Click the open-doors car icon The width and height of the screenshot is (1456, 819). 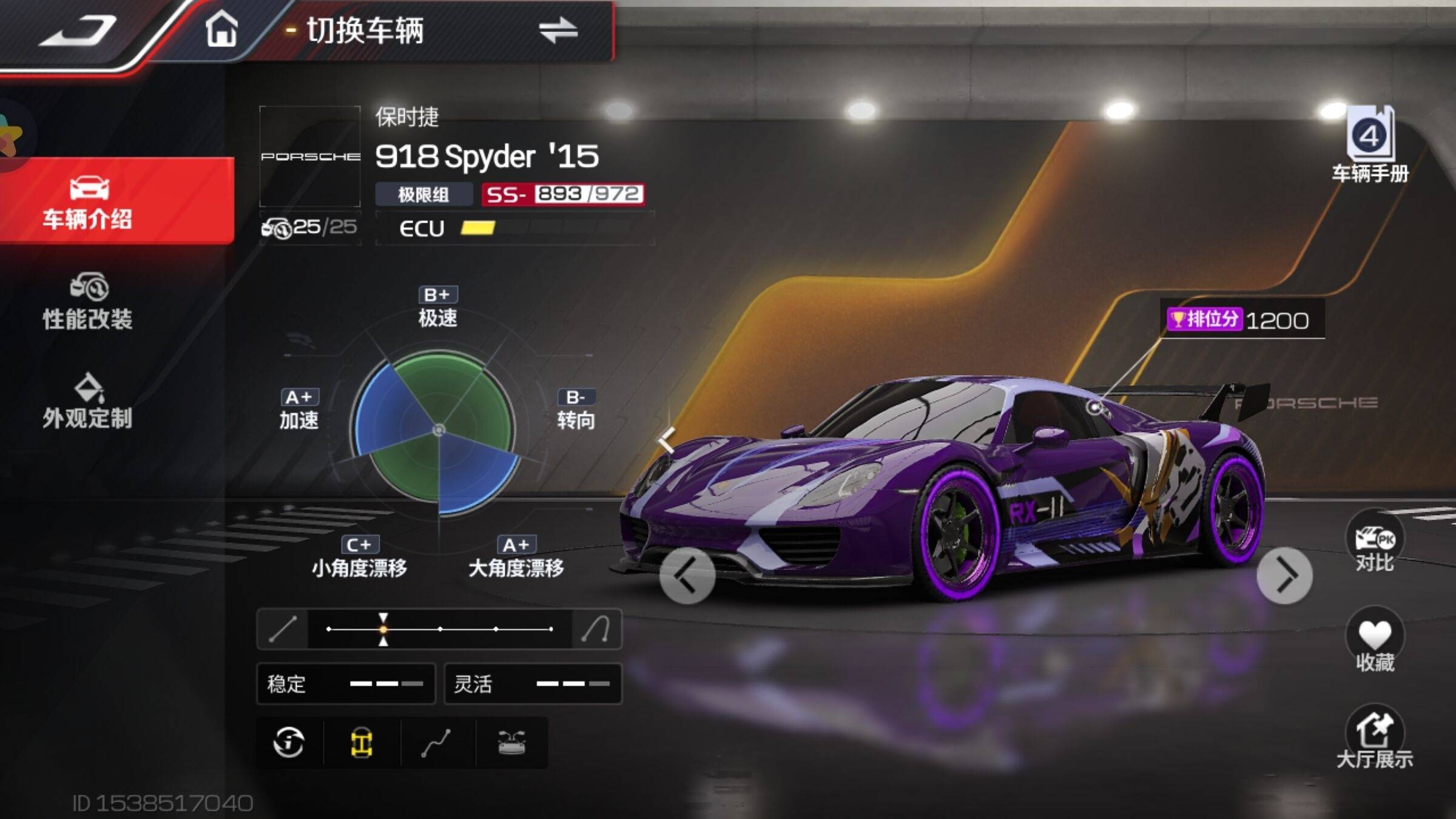(x=511, y=743)
